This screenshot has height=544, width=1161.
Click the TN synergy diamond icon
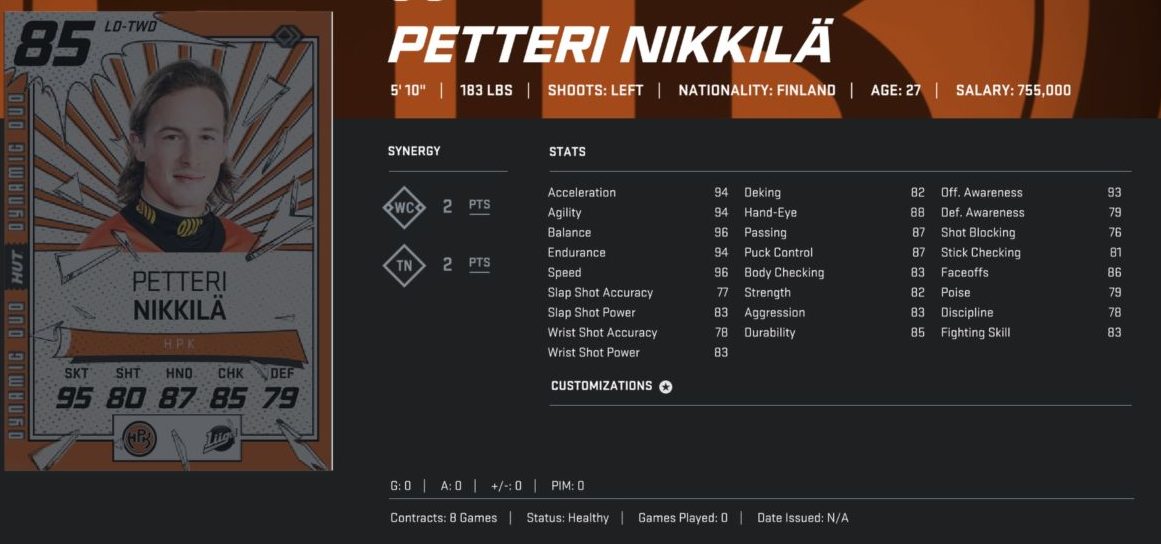[x=405, y=265]
